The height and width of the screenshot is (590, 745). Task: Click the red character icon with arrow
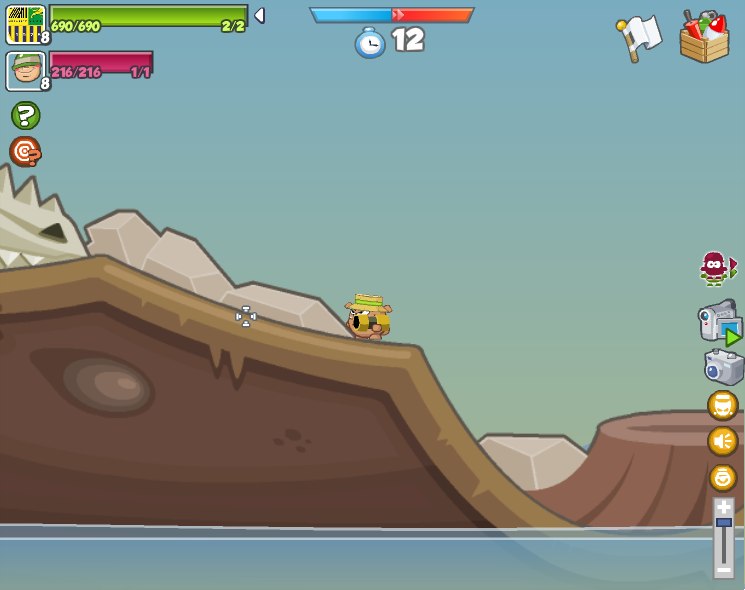[x=716, y=268]
